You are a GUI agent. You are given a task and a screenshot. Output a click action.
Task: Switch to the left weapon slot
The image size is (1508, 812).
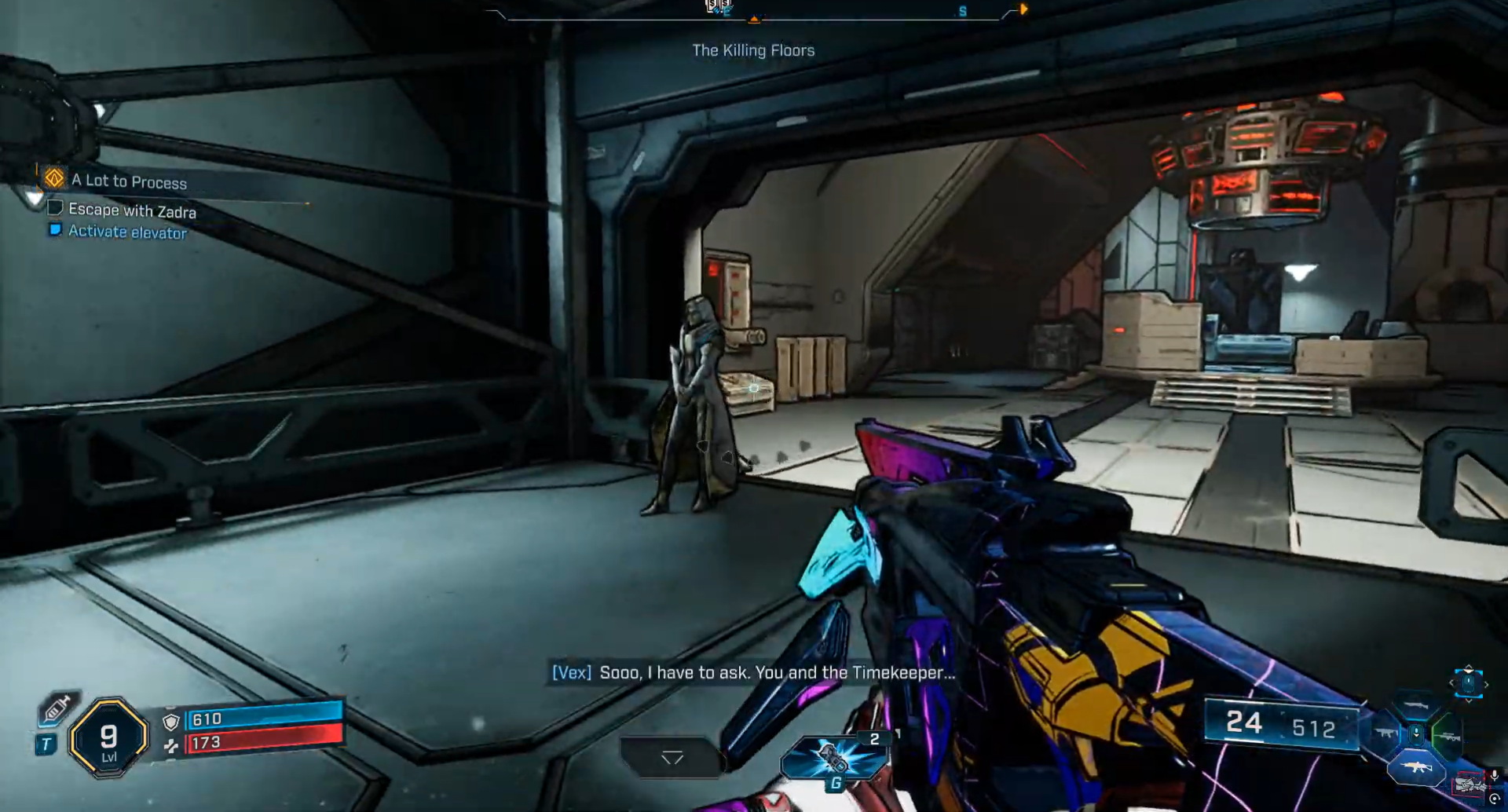(1385, 734)
